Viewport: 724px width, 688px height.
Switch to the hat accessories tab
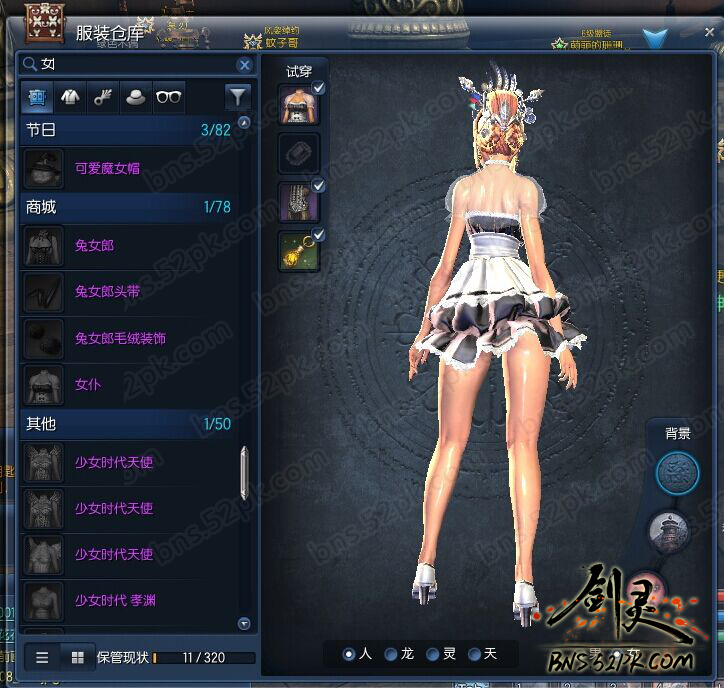(x=136, y=97)
